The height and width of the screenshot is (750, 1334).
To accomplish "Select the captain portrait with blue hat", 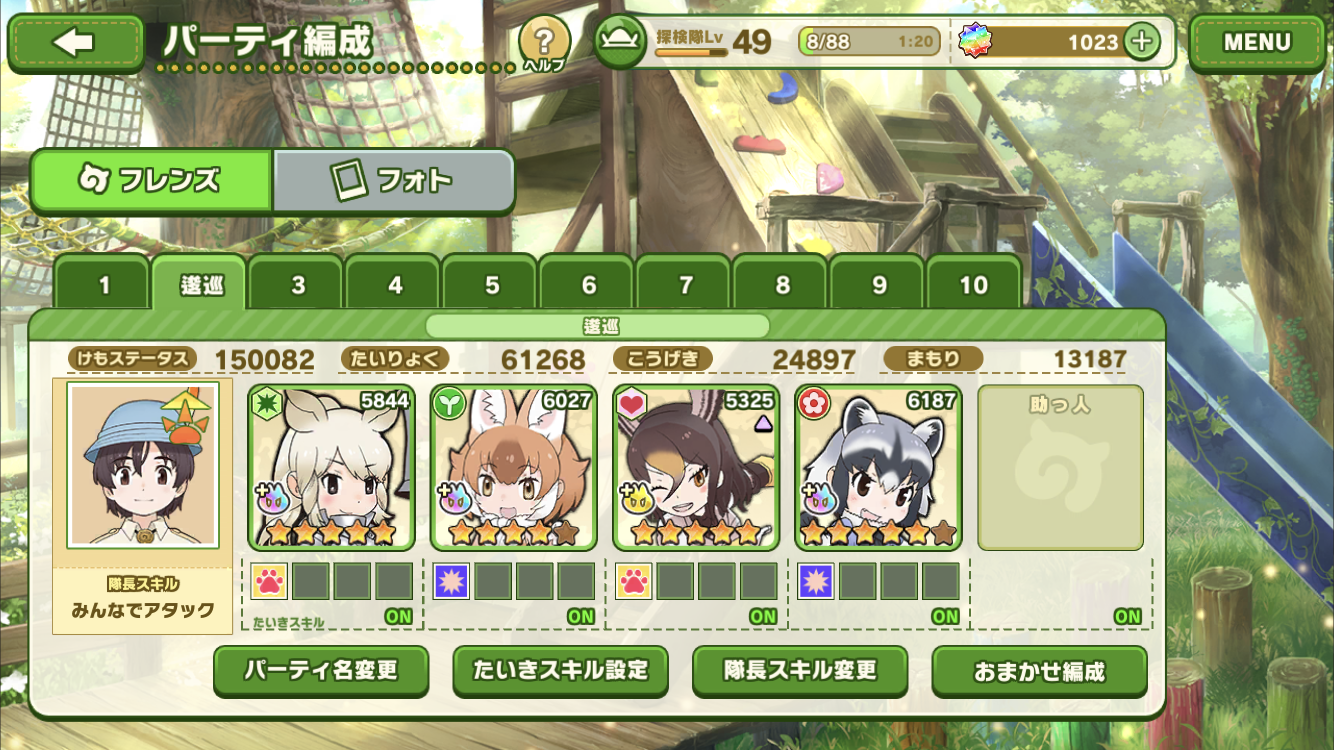I will coord(142,465).
